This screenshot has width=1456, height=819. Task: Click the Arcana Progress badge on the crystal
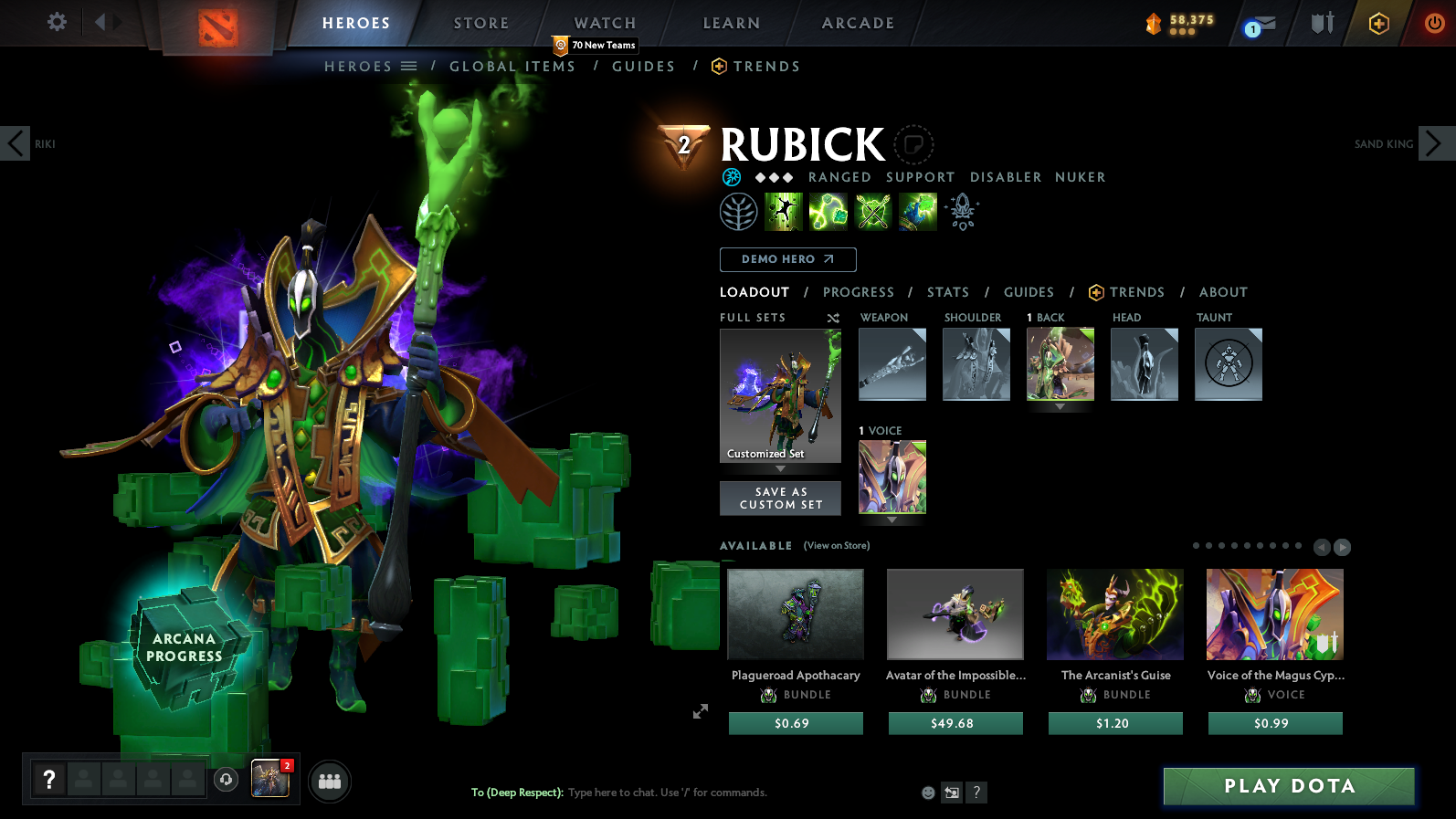point(184,648)
